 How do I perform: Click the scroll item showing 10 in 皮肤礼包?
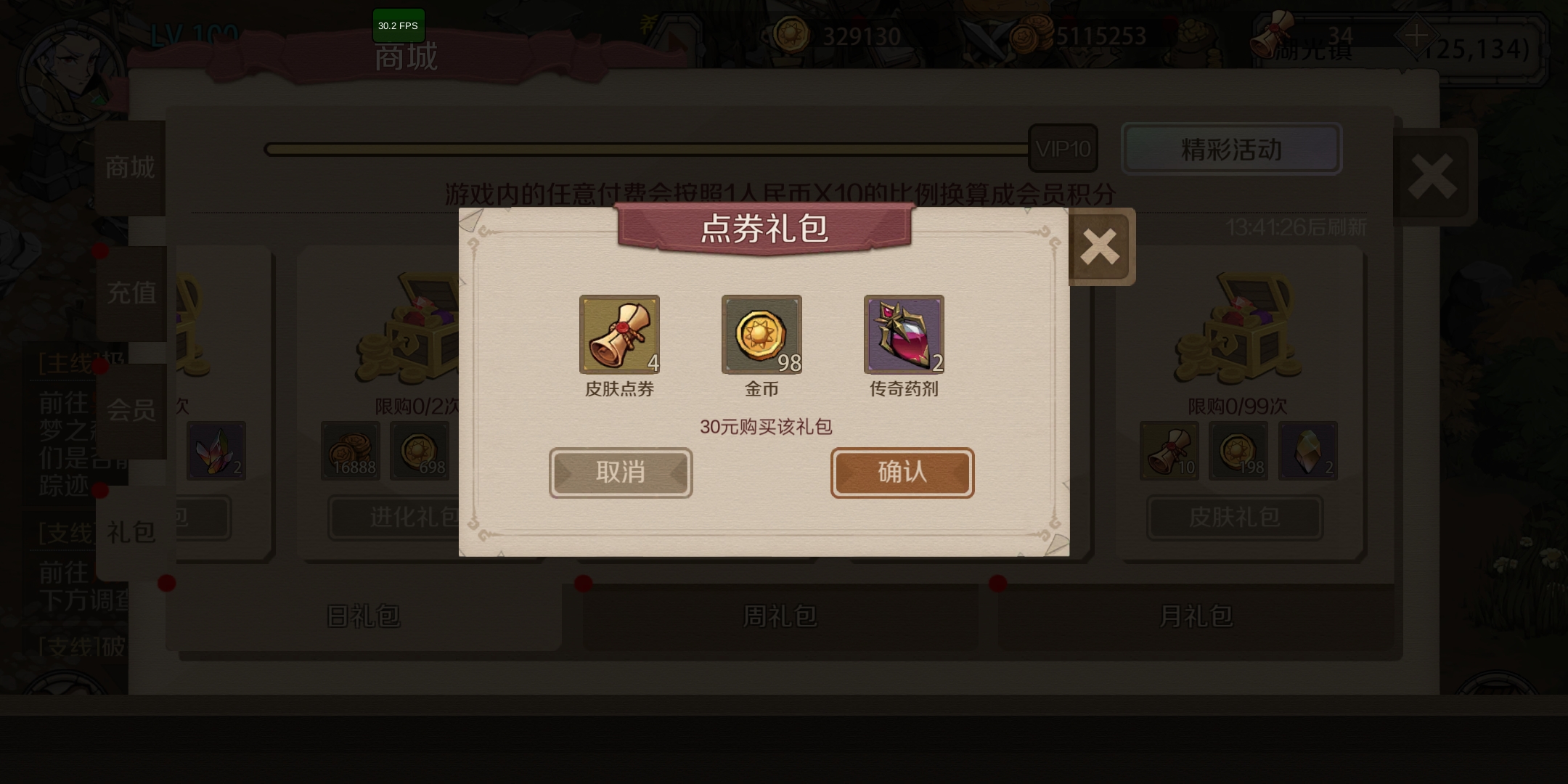coord(1169,451)
